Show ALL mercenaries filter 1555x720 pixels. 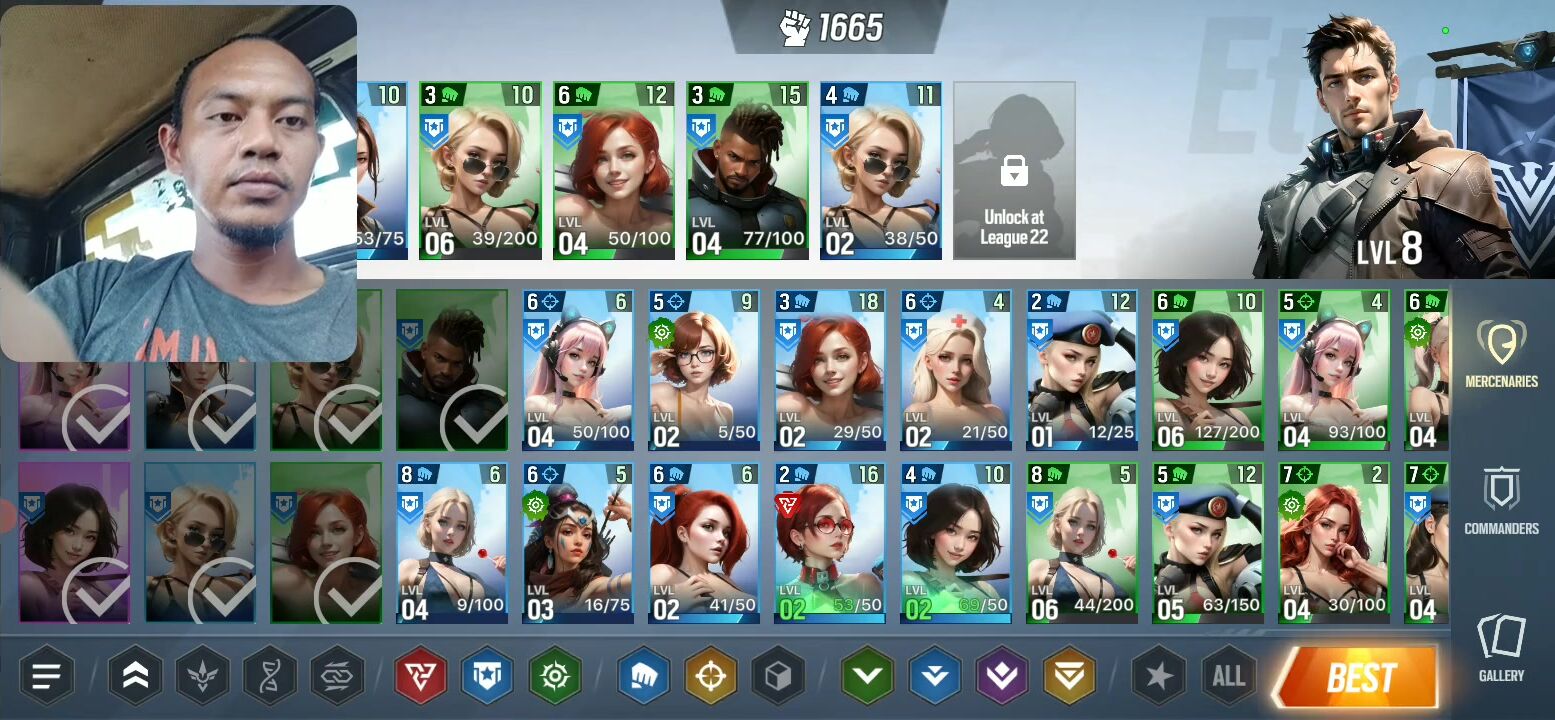(x=1228, y=677)
